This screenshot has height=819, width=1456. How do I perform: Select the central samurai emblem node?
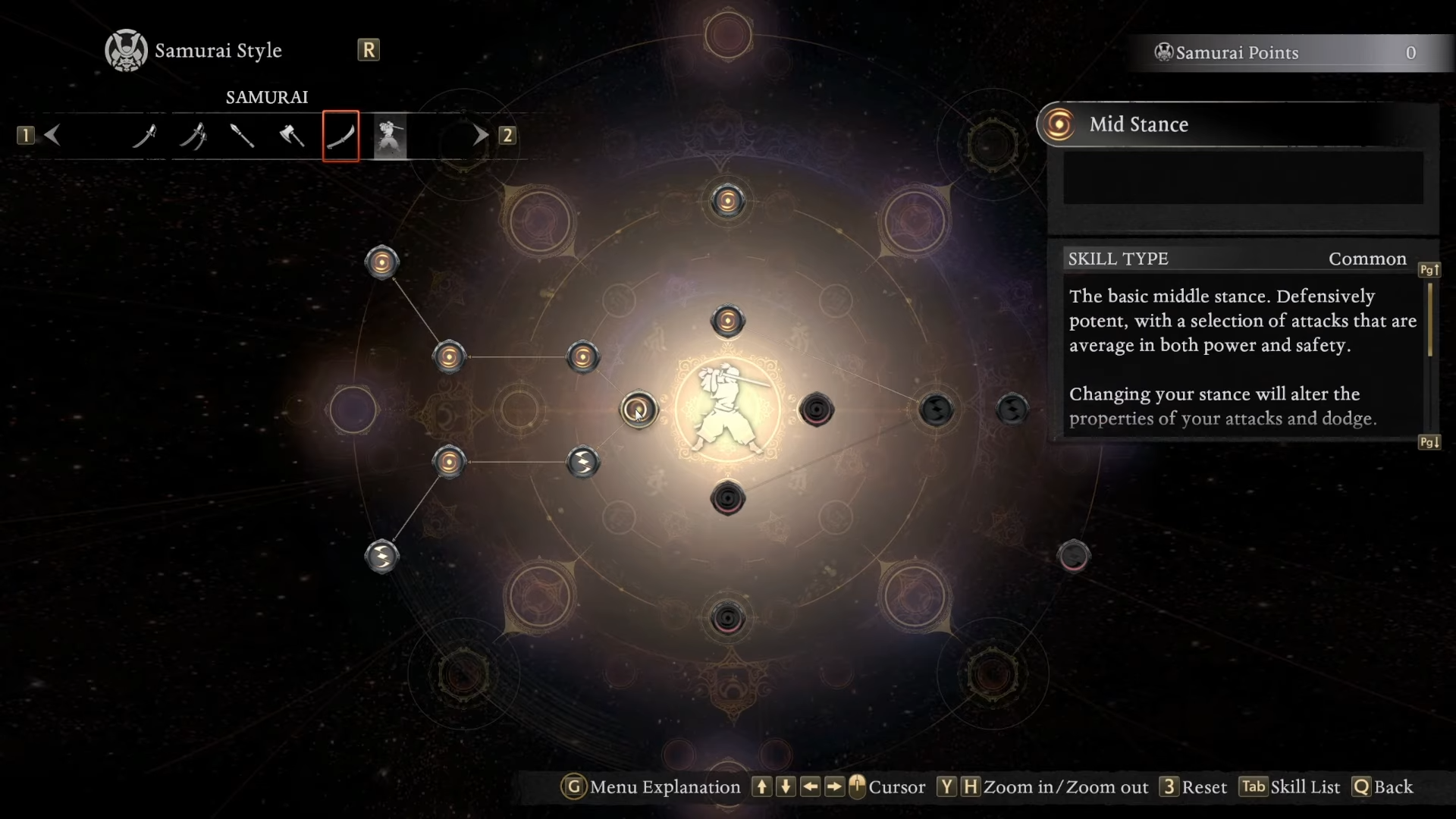click(x=727, y=409)
